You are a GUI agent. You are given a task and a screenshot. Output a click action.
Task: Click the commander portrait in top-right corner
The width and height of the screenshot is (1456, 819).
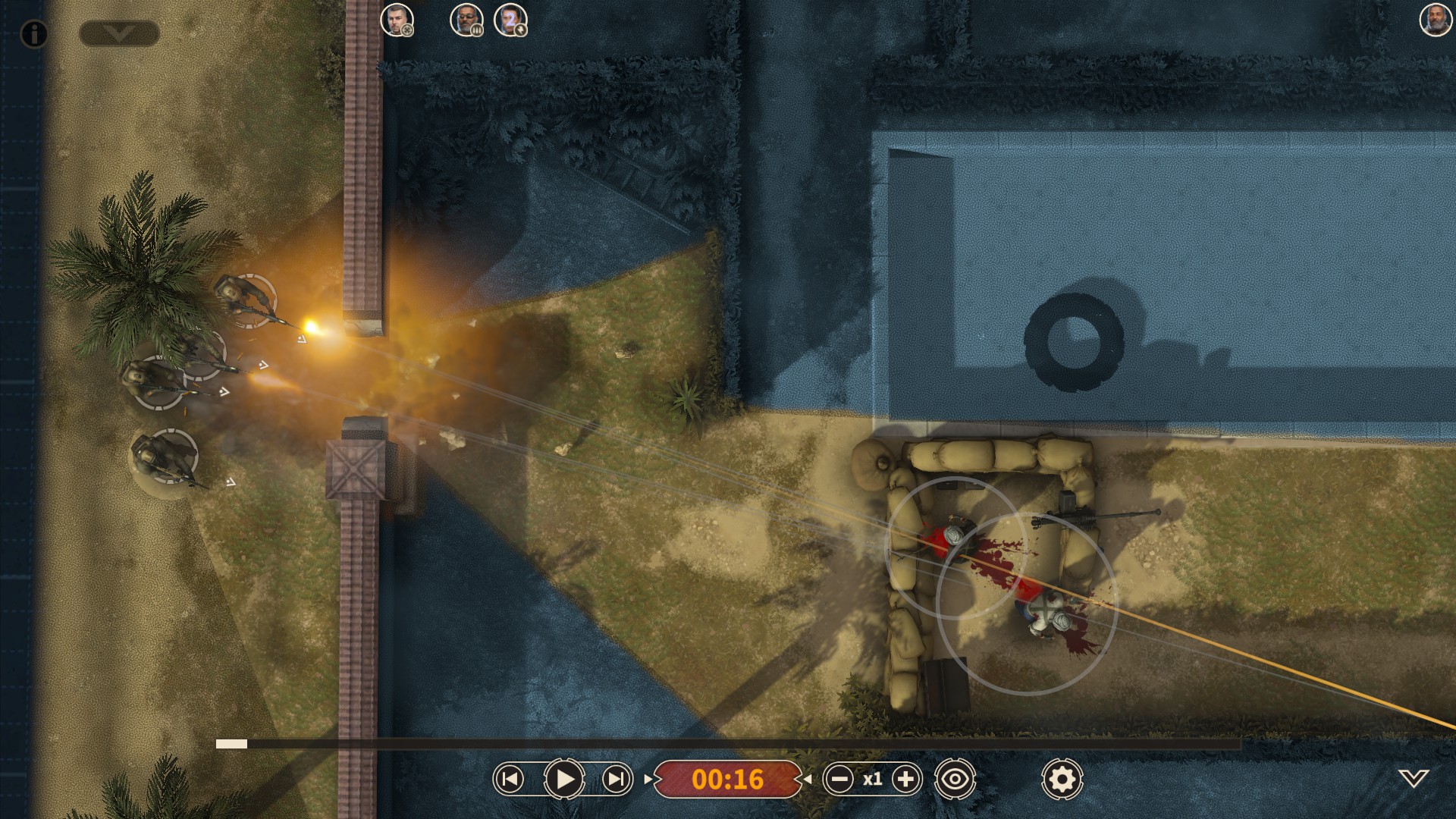click(1434, 19)
